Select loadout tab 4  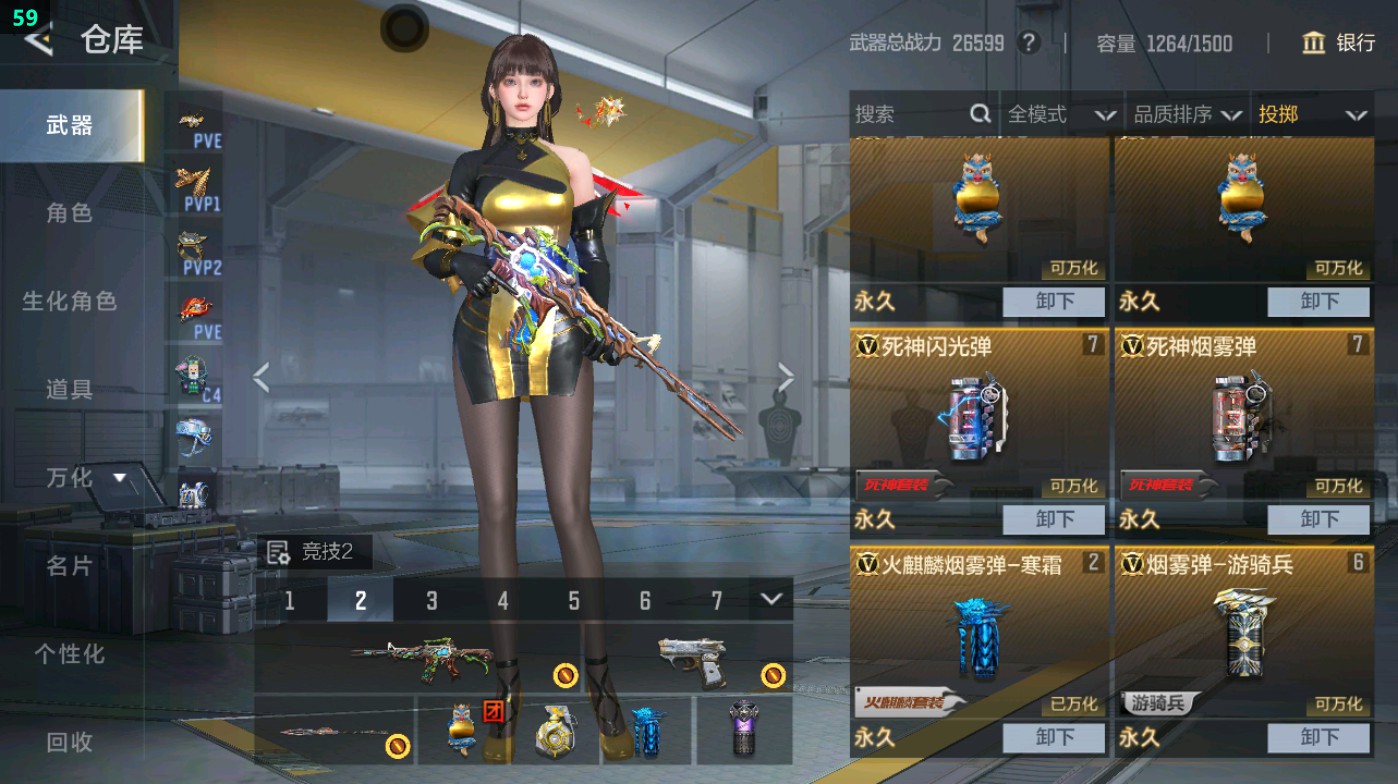(502, 600)
